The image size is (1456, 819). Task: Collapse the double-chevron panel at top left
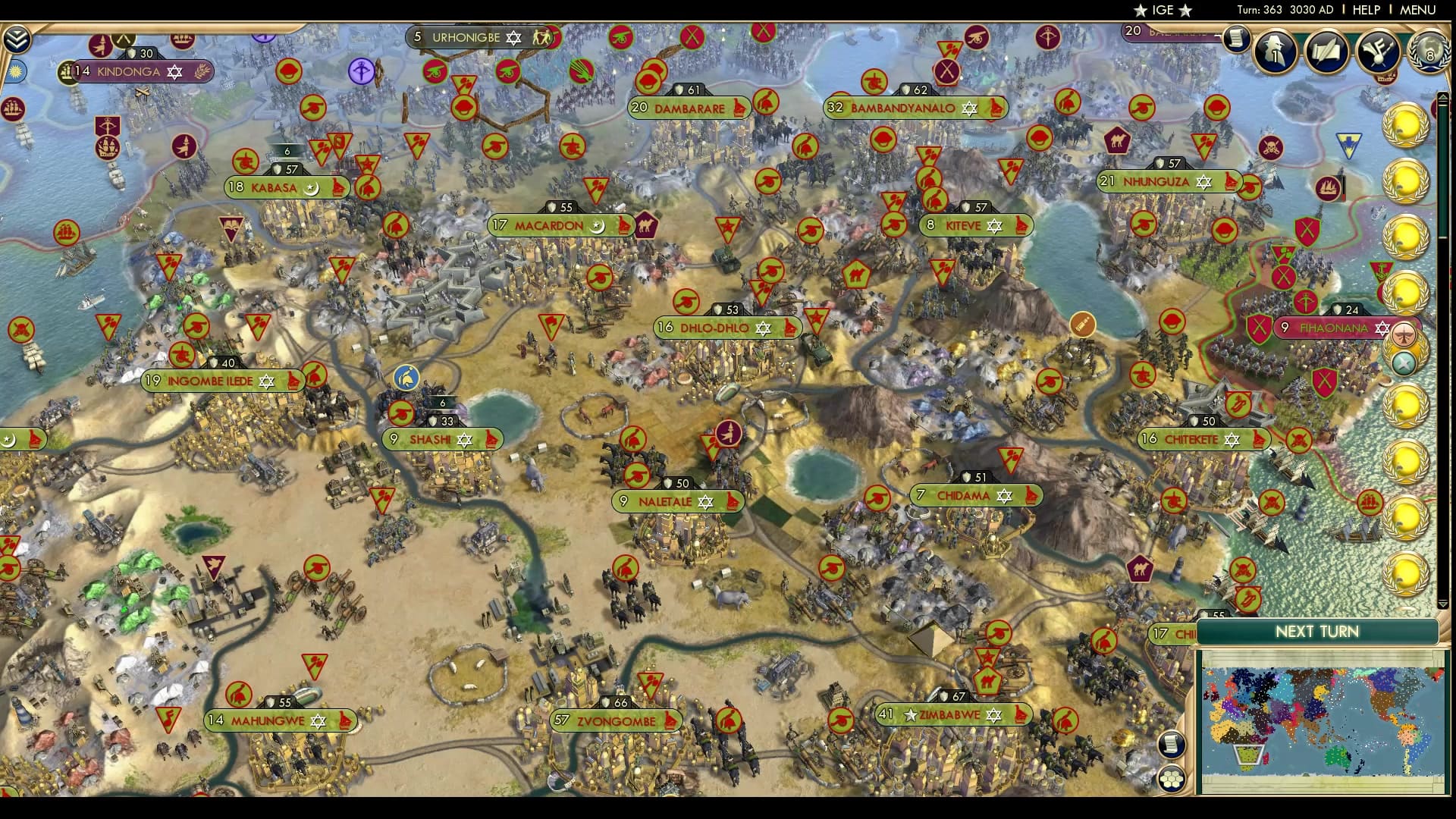point(19,38)
